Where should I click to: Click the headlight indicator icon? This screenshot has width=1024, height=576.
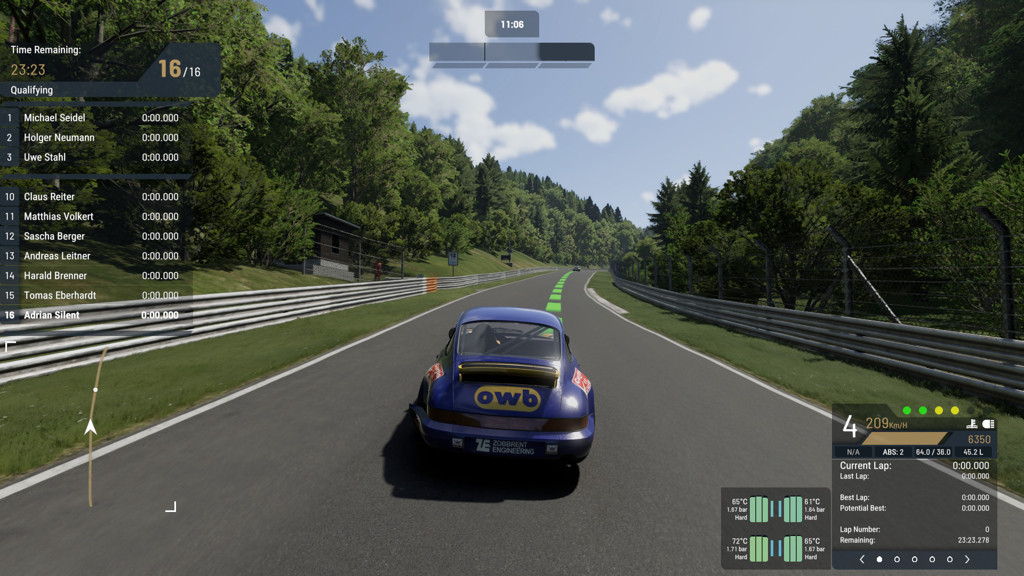click(x=988, y=424)
